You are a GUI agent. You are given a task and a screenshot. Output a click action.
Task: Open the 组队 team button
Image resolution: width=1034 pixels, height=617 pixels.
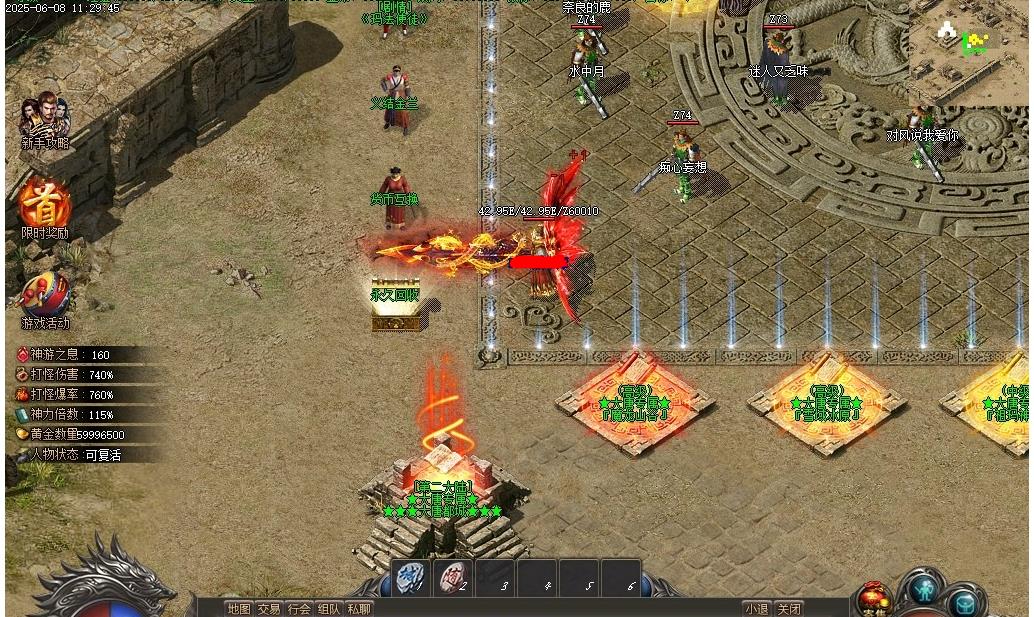[329, 608]
